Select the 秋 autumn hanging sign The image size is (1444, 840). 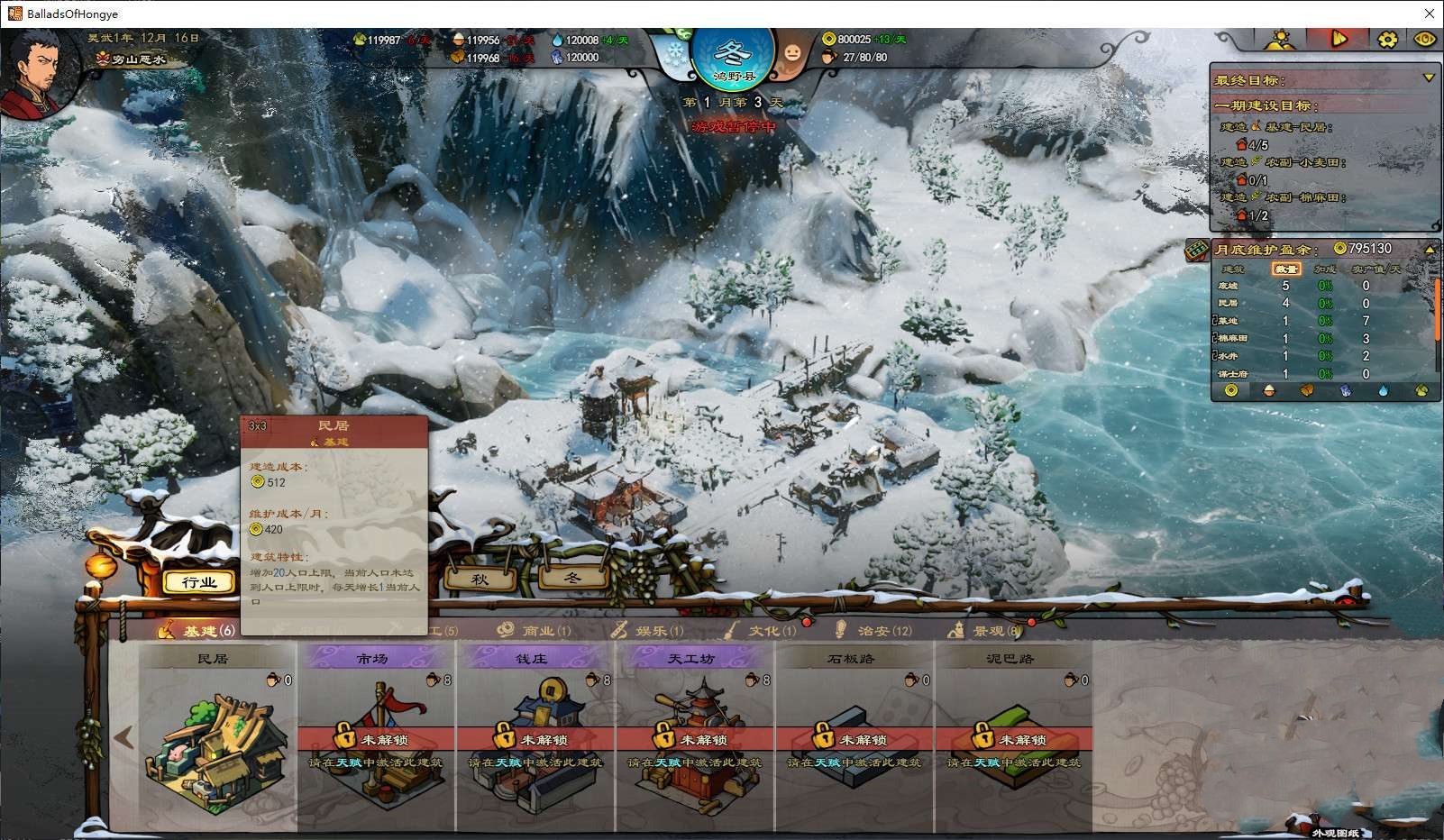pyautogui.click(x=480, y=579)
